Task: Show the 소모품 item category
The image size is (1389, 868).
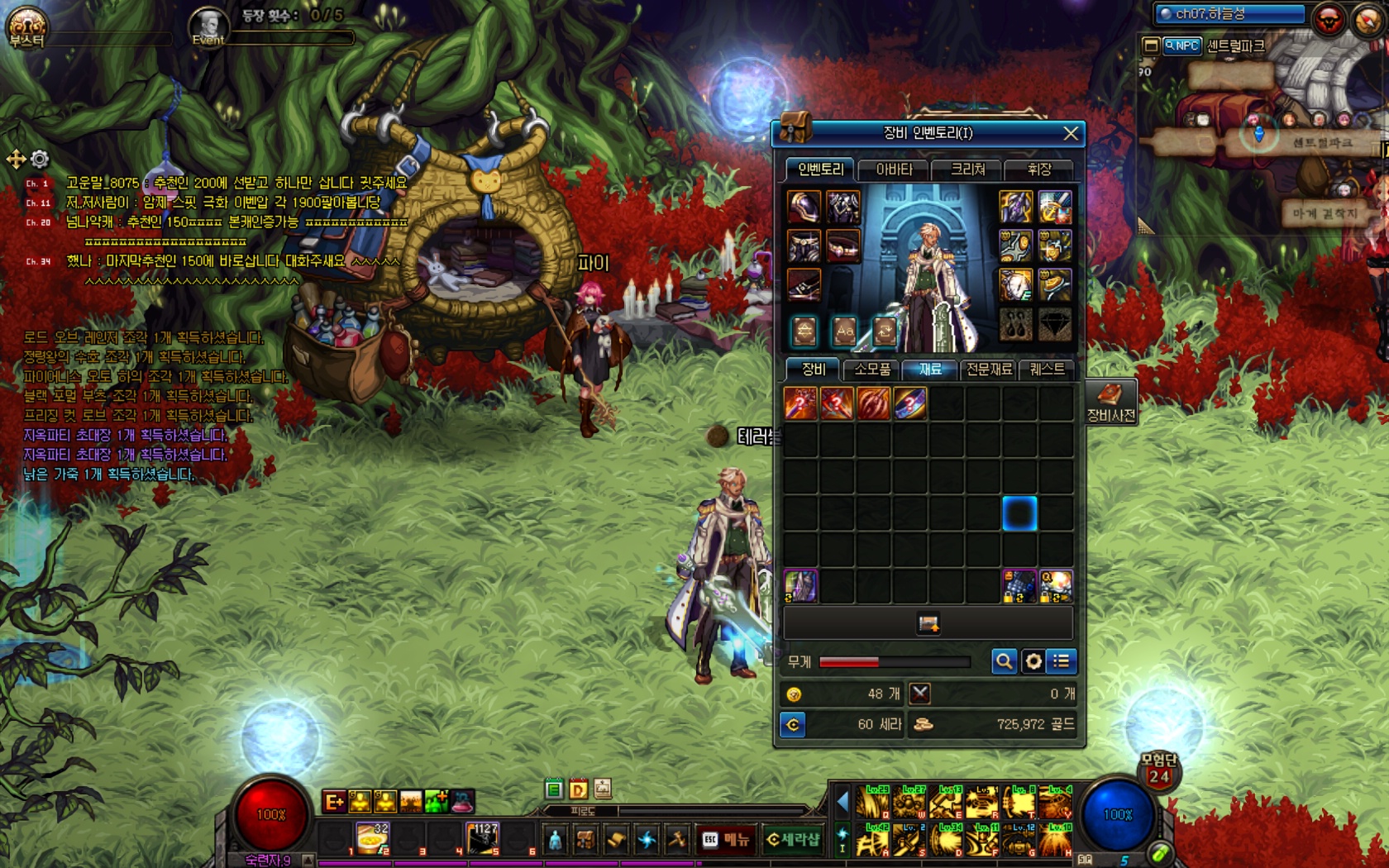Action: [x=872, y=370]
